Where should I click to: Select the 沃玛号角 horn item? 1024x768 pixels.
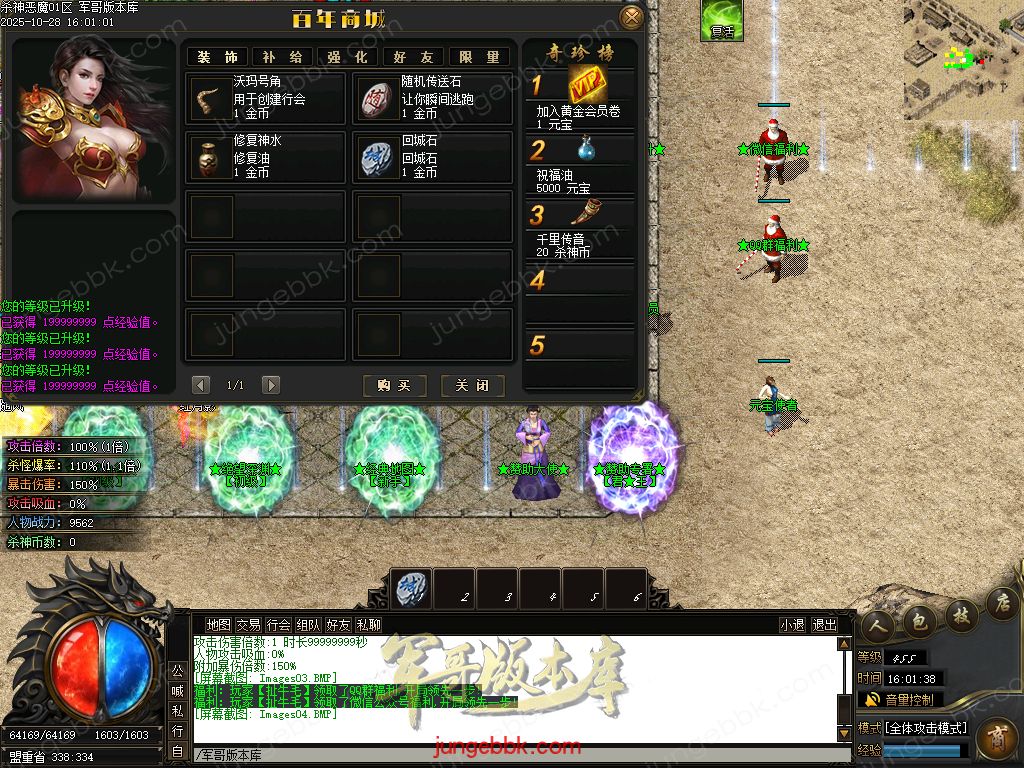209,97
